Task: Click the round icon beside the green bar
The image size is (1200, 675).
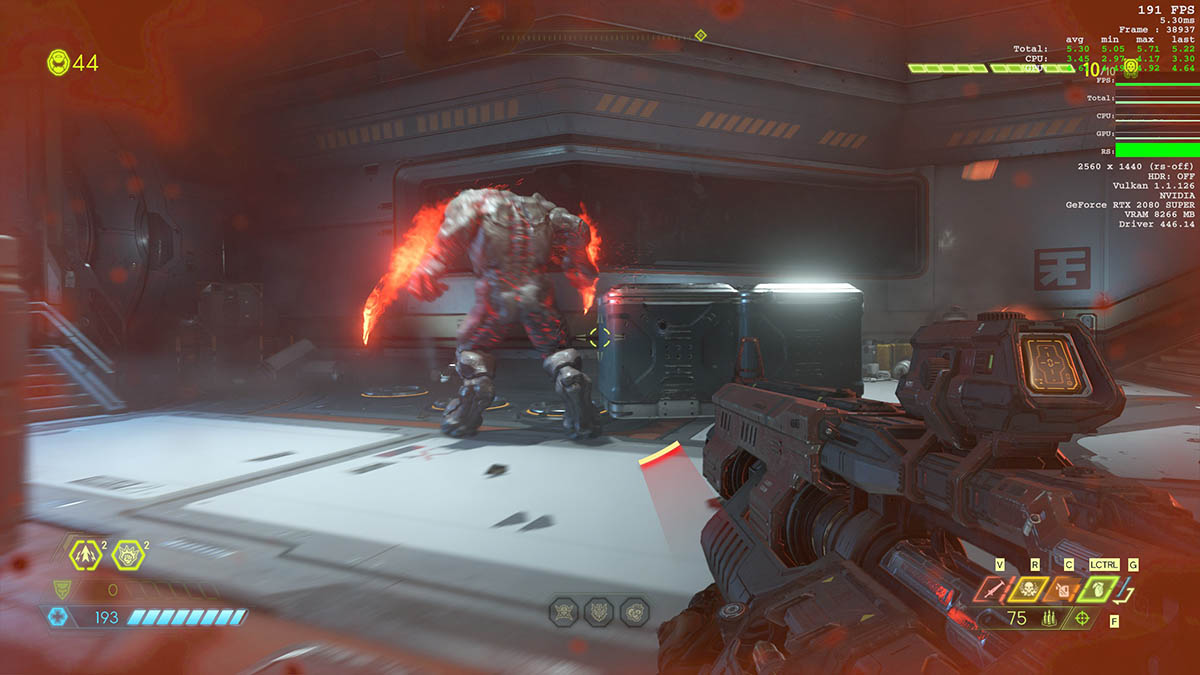Action: (1131, 68)
